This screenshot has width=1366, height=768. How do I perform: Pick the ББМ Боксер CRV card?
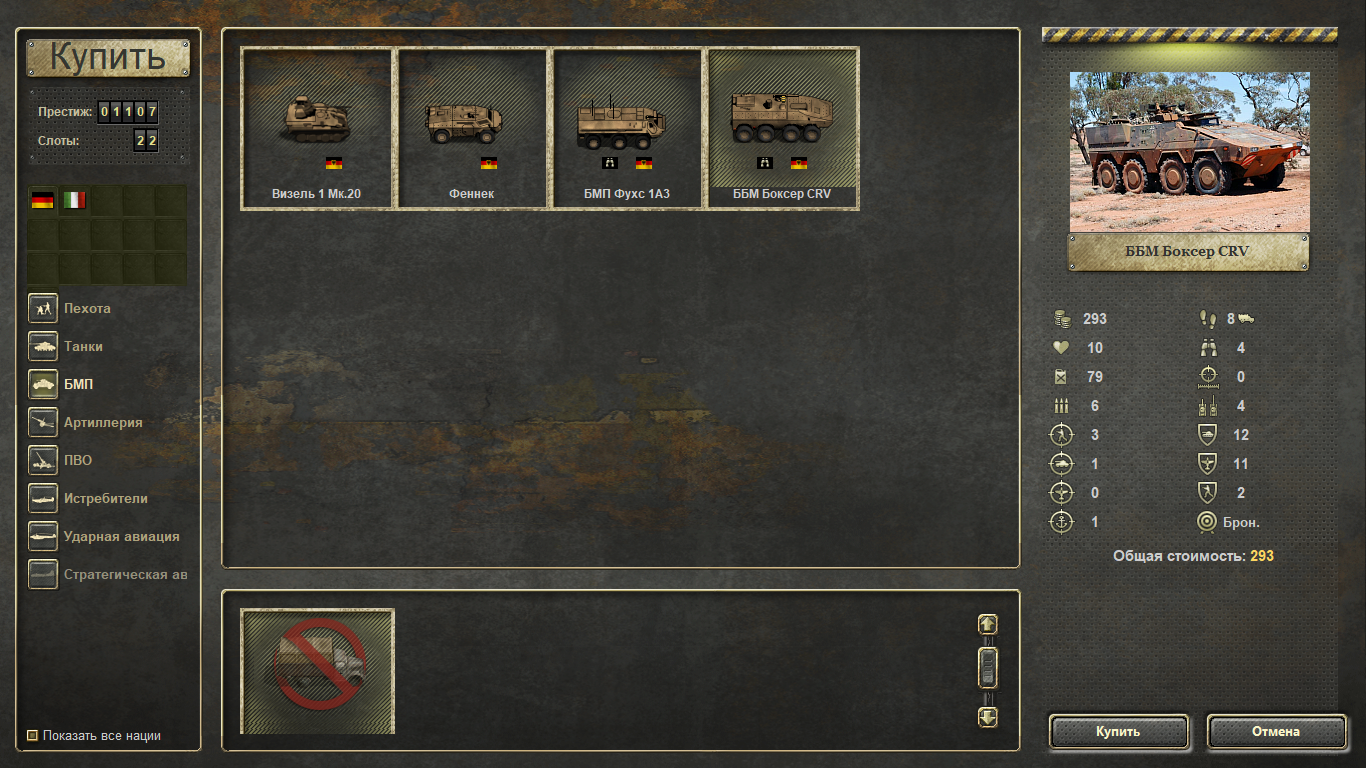(783, 128)
